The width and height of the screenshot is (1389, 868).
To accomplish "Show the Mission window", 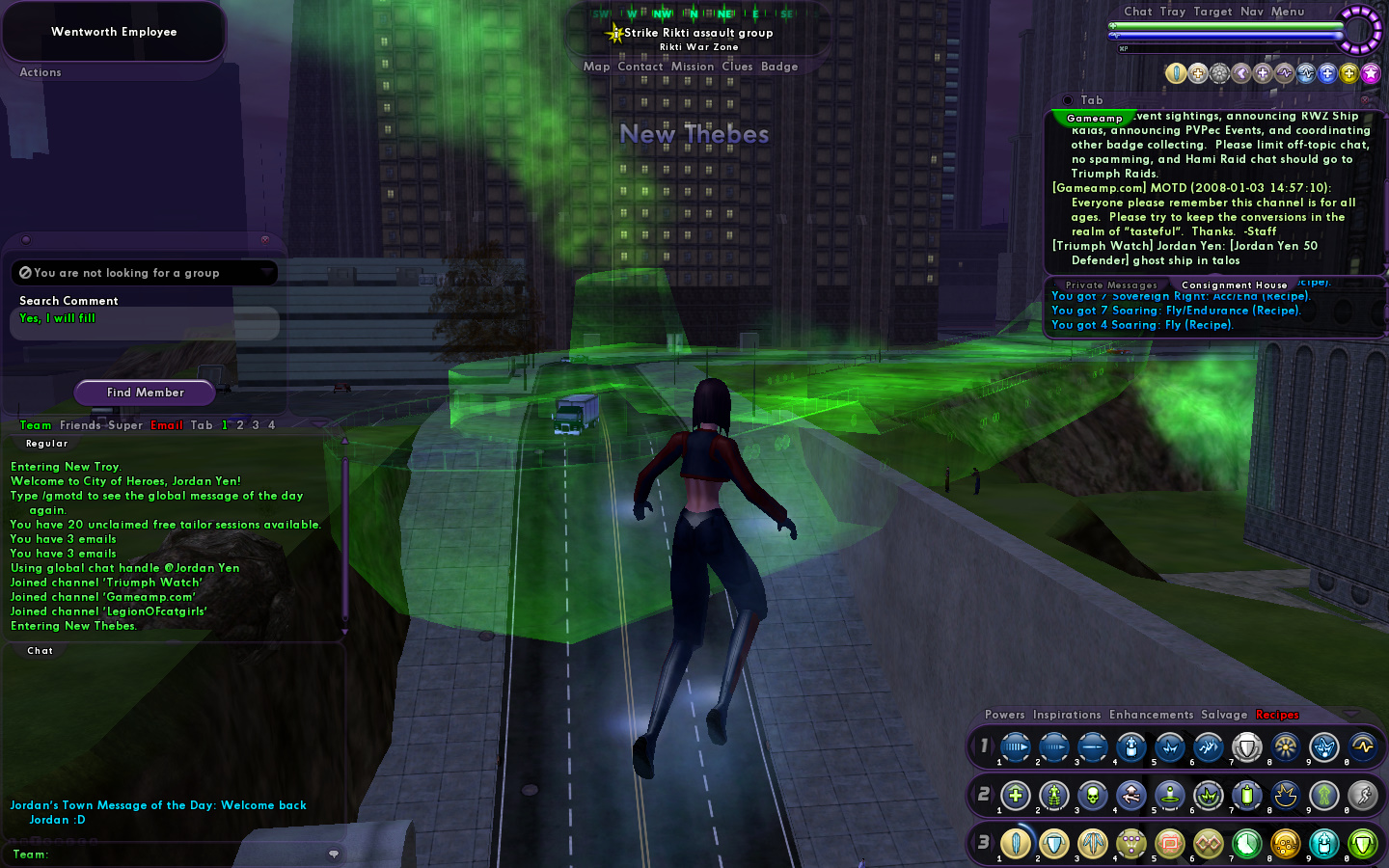I will 693,67.
